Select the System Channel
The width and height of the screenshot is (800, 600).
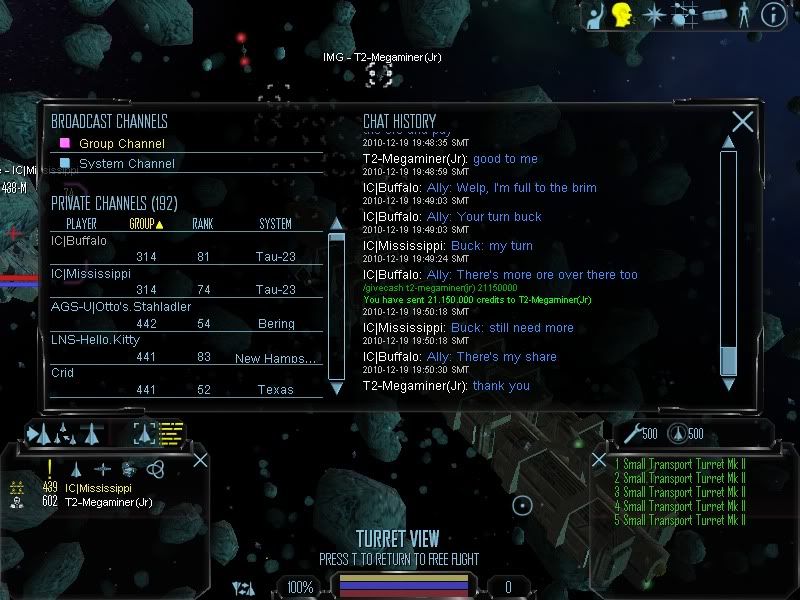[126, 164]
